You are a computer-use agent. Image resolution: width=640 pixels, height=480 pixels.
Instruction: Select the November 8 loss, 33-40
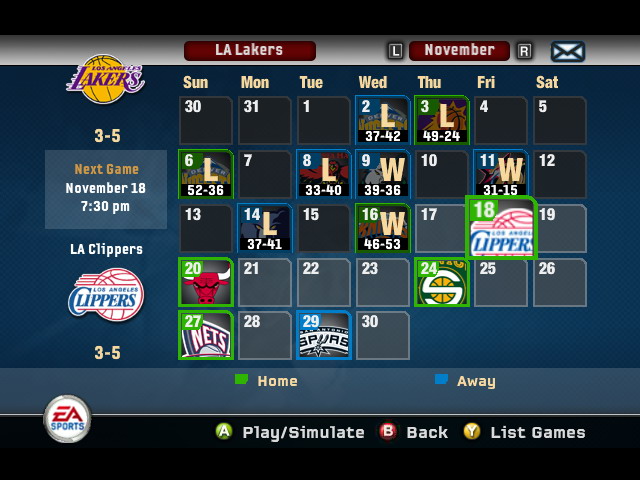click(324, 175)
